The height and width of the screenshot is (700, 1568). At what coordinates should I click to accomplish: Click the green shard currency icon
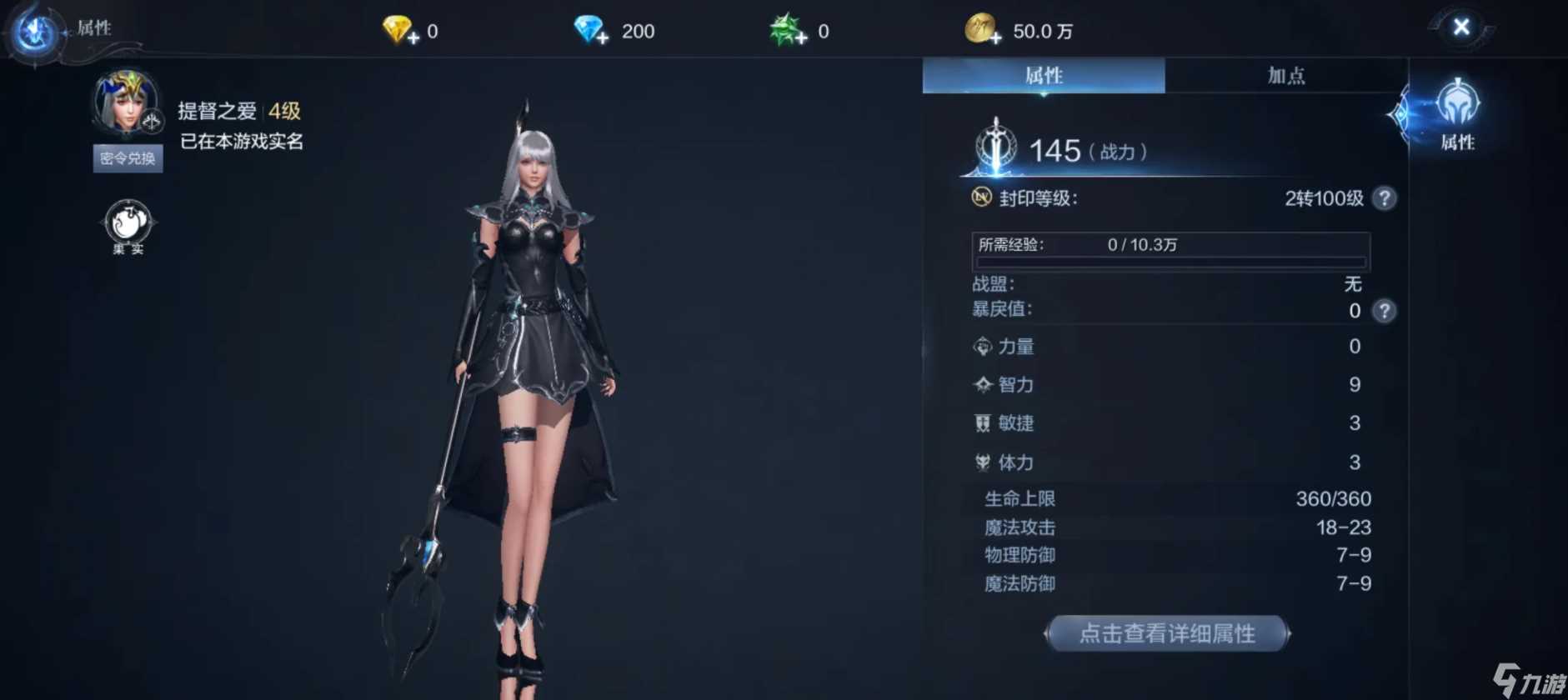click(784, 27)
